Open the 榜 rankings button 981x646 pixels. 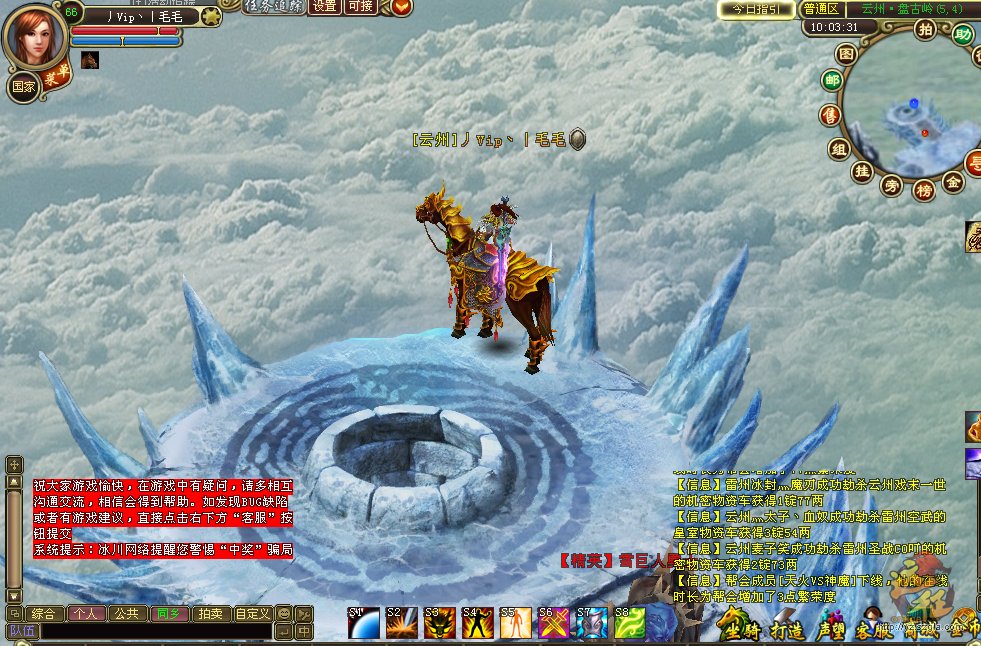[924, 189]
